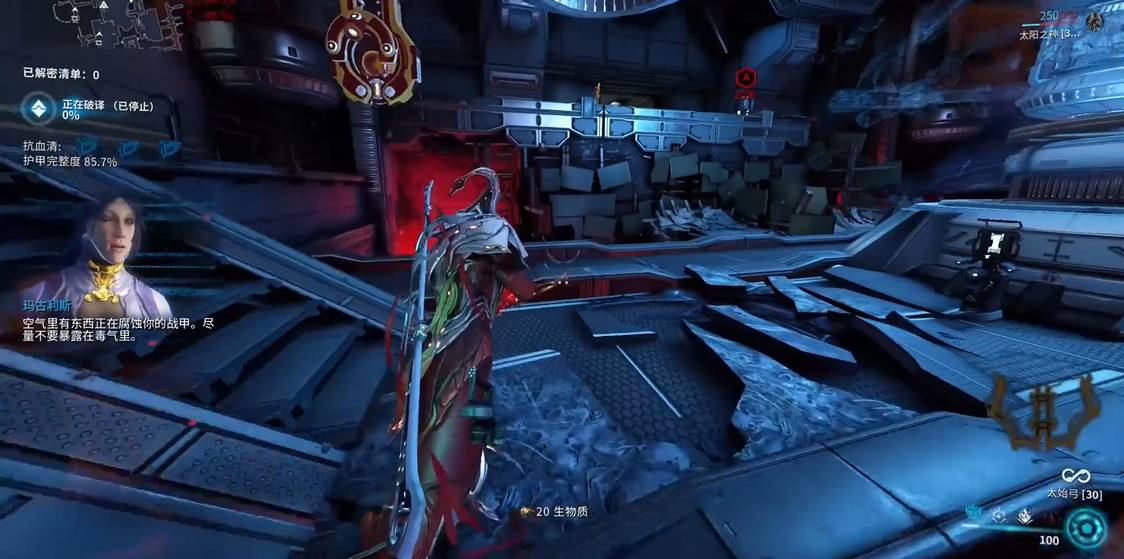This screenshot has width=1124, height=559.
Task: Select the 太始弓 weapon label
Action: click(x=1075, y=494)
